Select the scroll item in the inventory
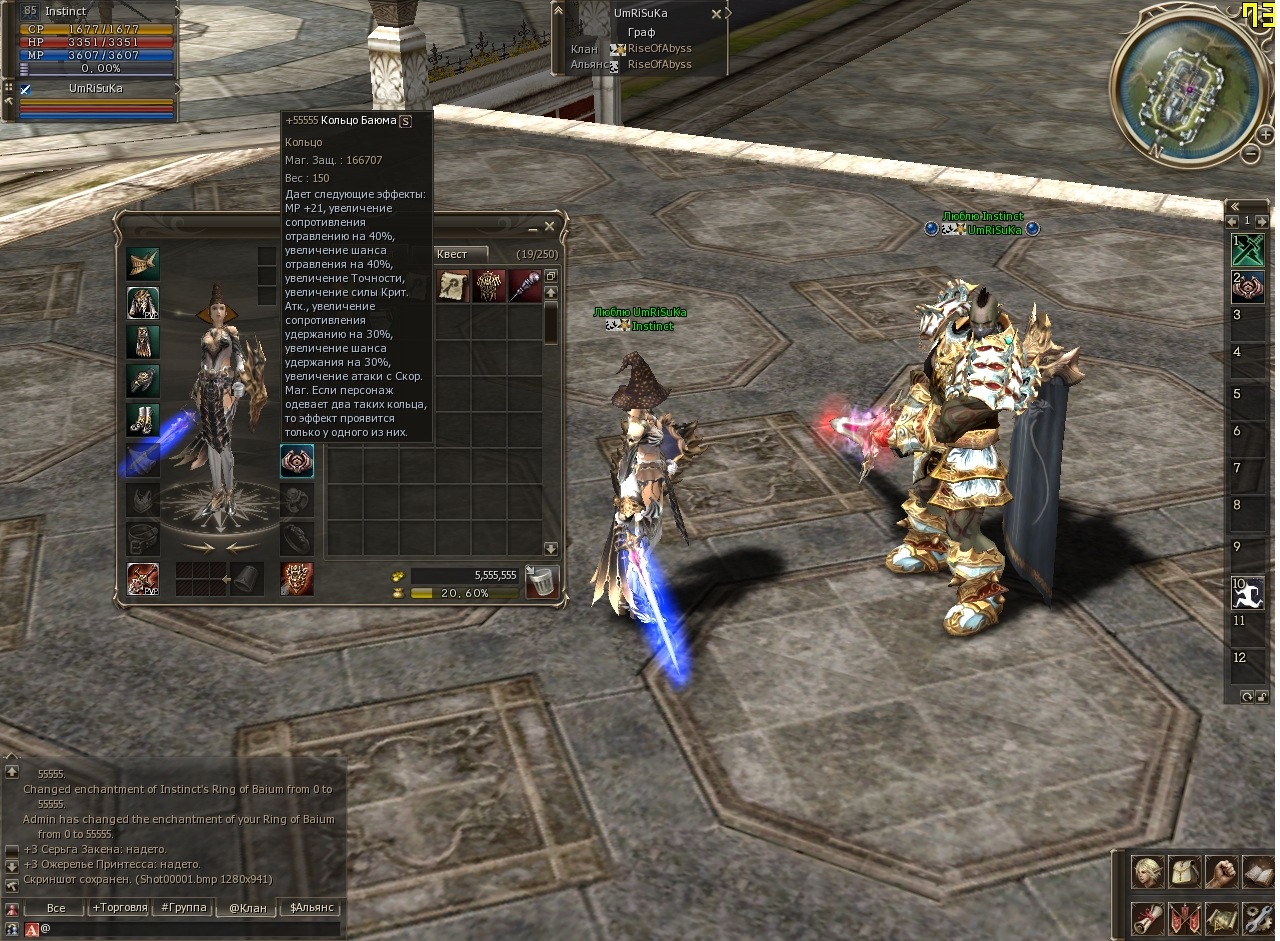This screenshot has width=1280, height=941. [x=454, y=286]
